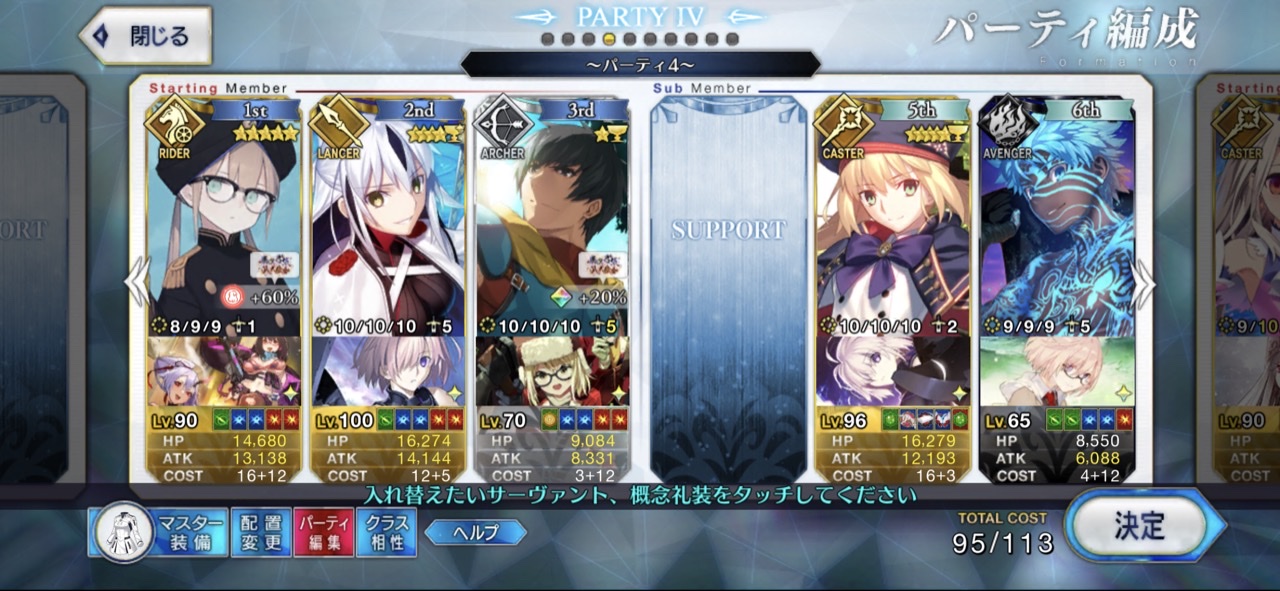The height and width of the screenshot is (591, 1280).
Task: Change the Caster's equipped craft essence
Action: pyautogui.click(x=893, y=372)
